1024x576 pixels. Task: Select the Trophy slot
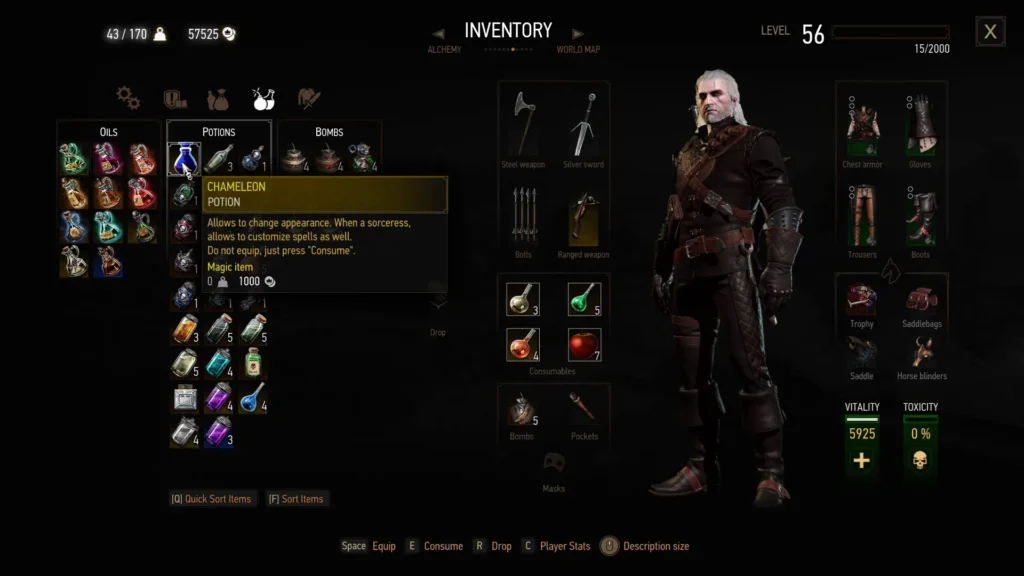tap(862, 299)
